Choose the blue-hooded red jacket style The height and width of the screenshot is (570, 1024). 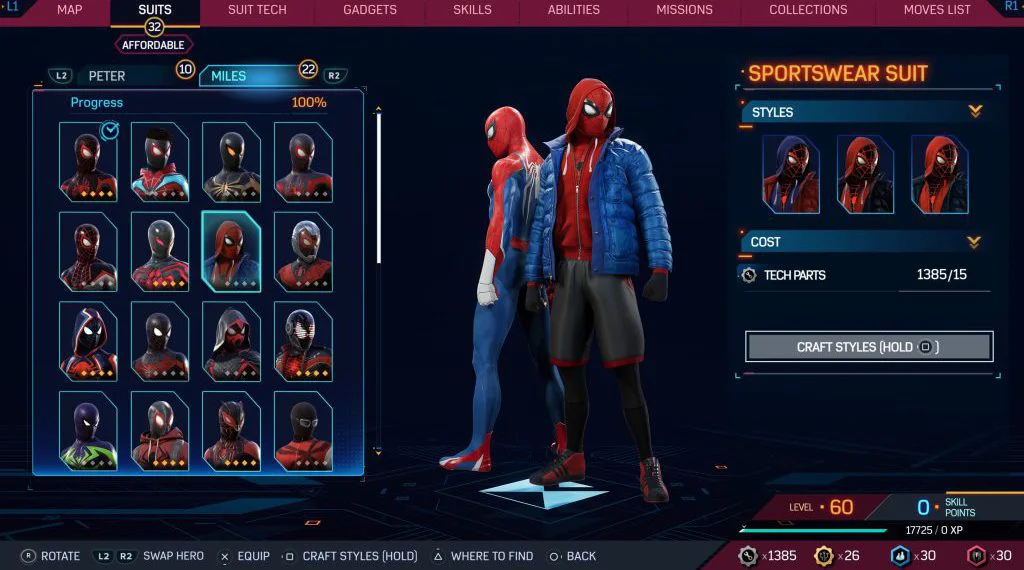pos(791,174)
